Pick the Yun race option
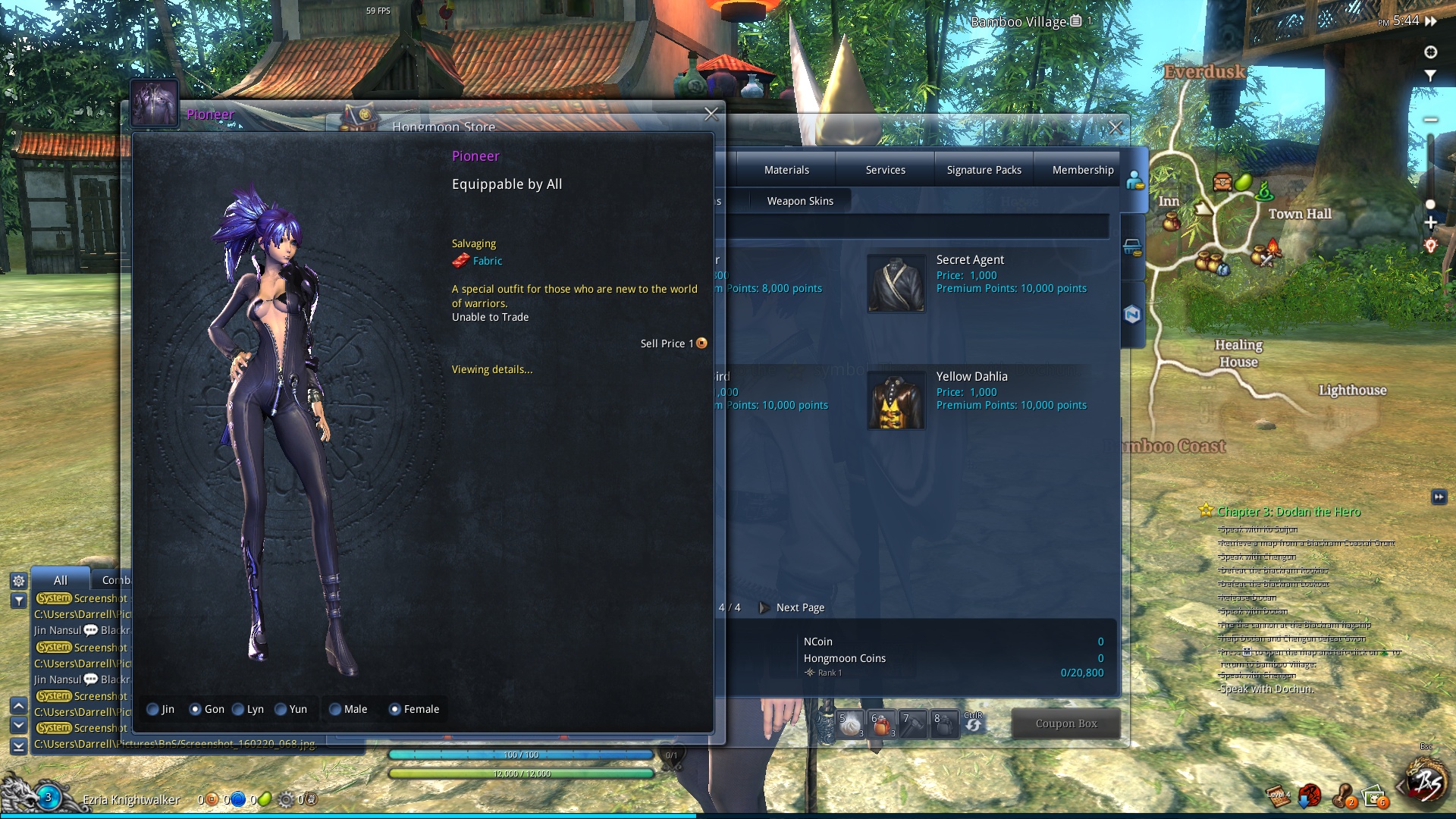Viewport: 1456px width, 819px height. click(281, 710)
